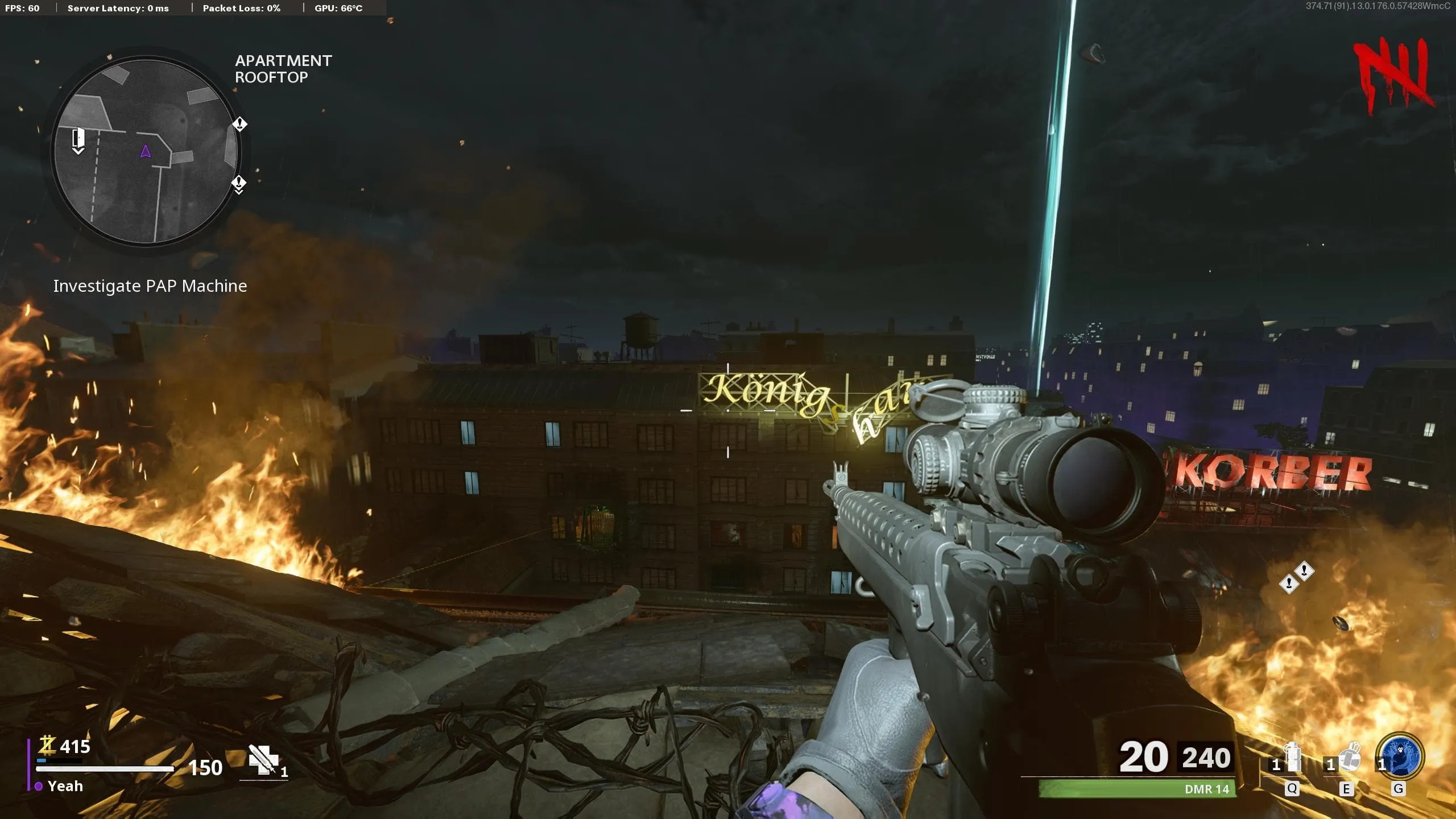Select the stun grenade tactical slot

click(x=1293, y=758)
